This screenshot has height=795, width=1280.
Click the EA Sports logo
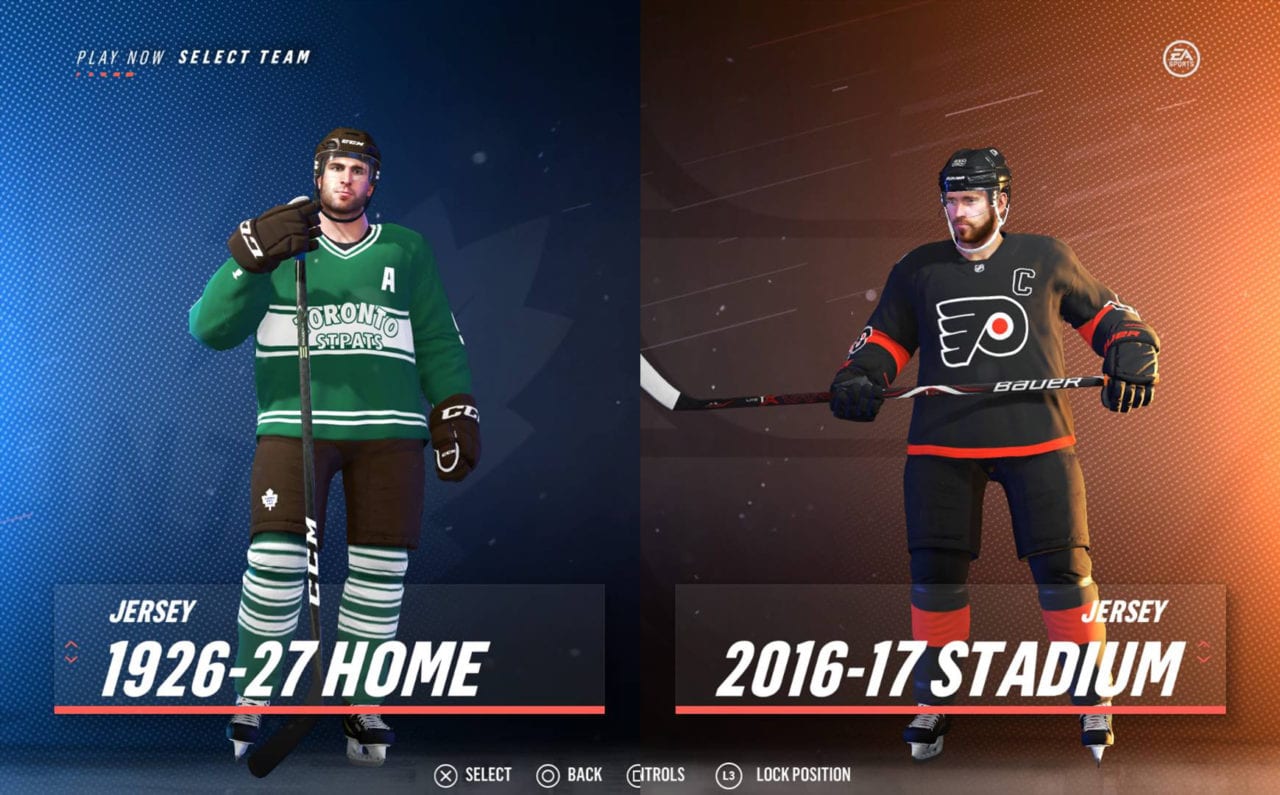click(1181, 58)
